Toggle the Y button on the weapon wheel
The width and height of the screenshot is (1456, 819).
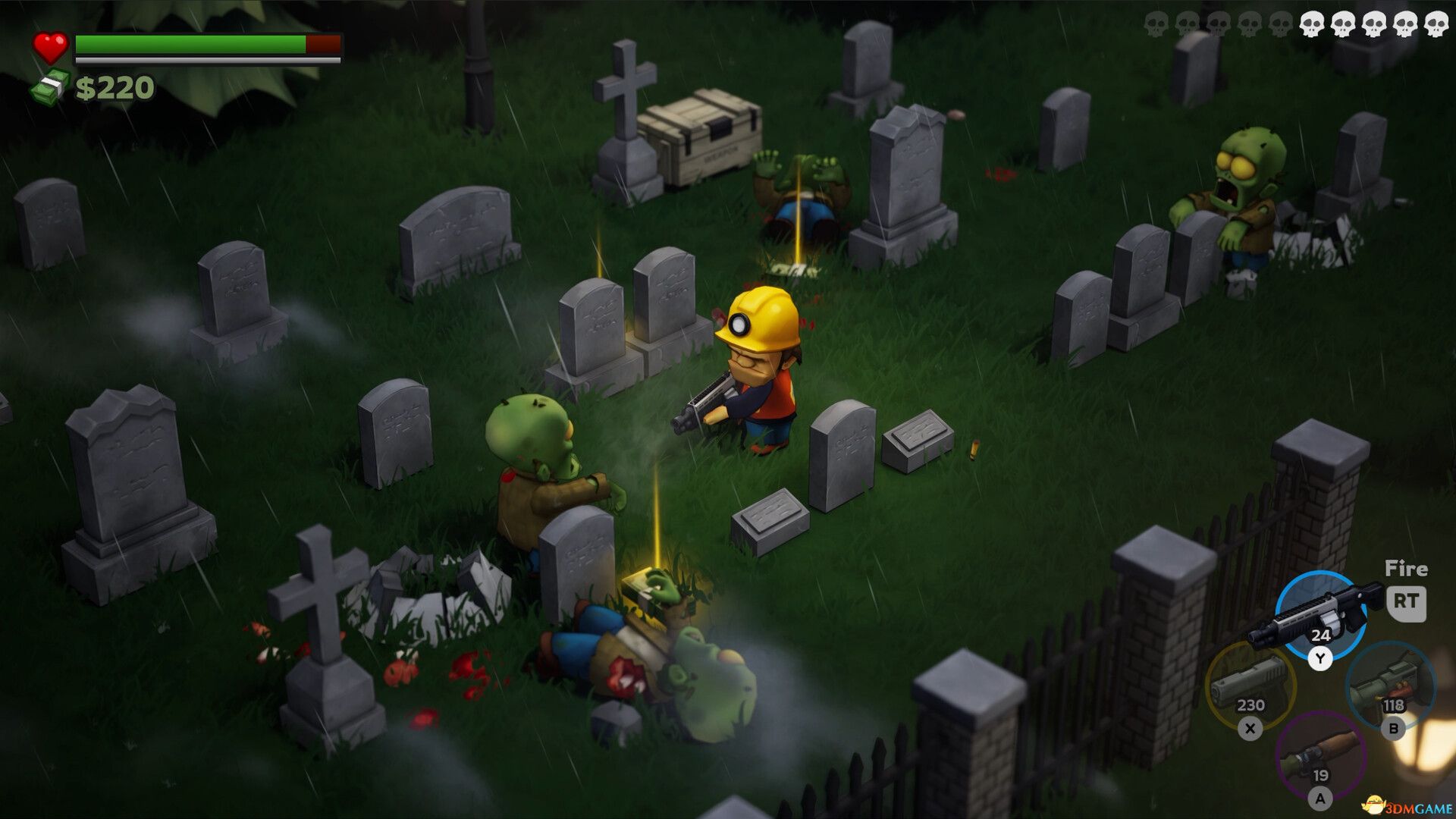point(1320,657)
